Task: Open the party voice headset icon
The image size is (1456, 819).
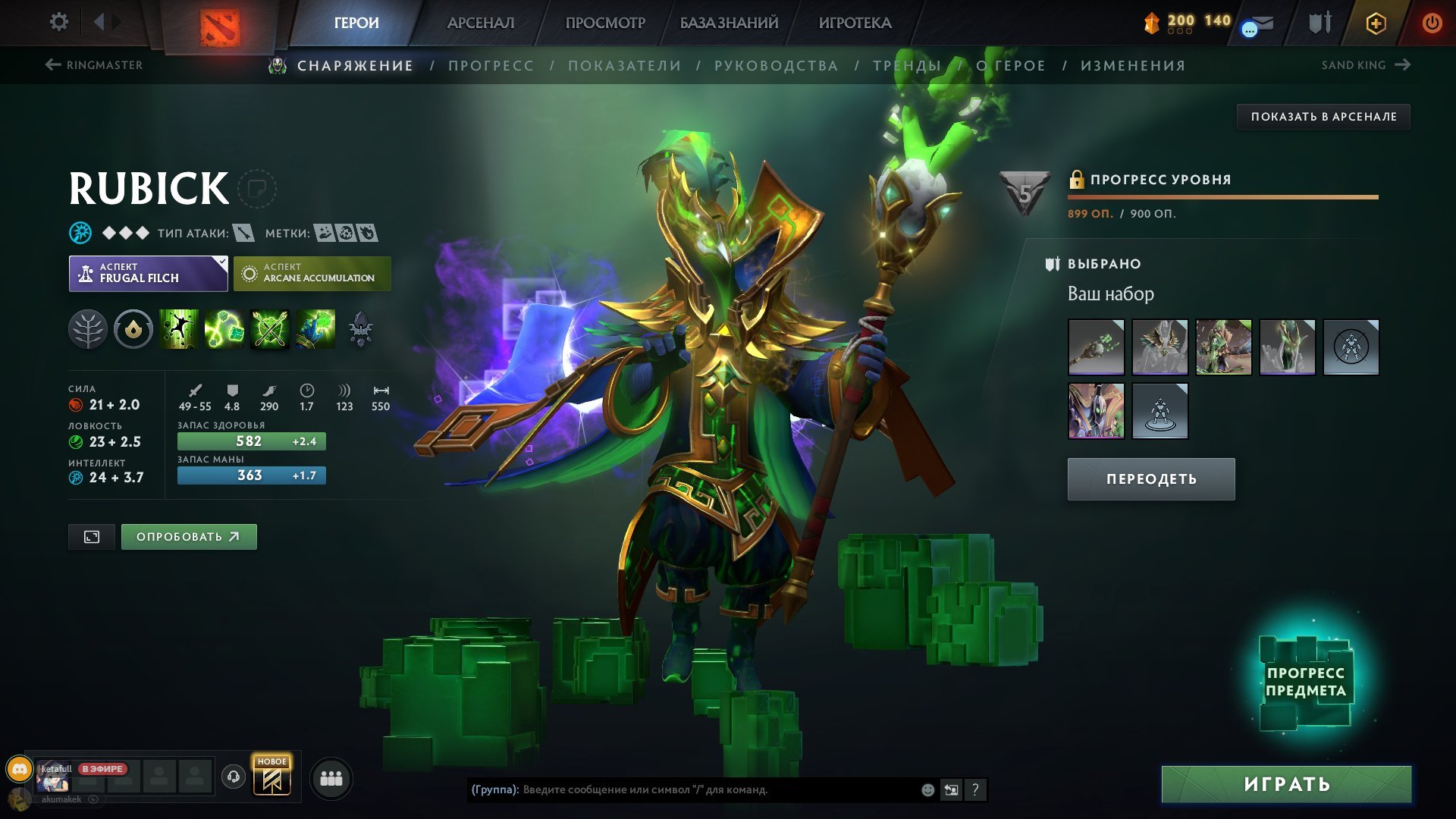Action: click(x=235, y=775)
